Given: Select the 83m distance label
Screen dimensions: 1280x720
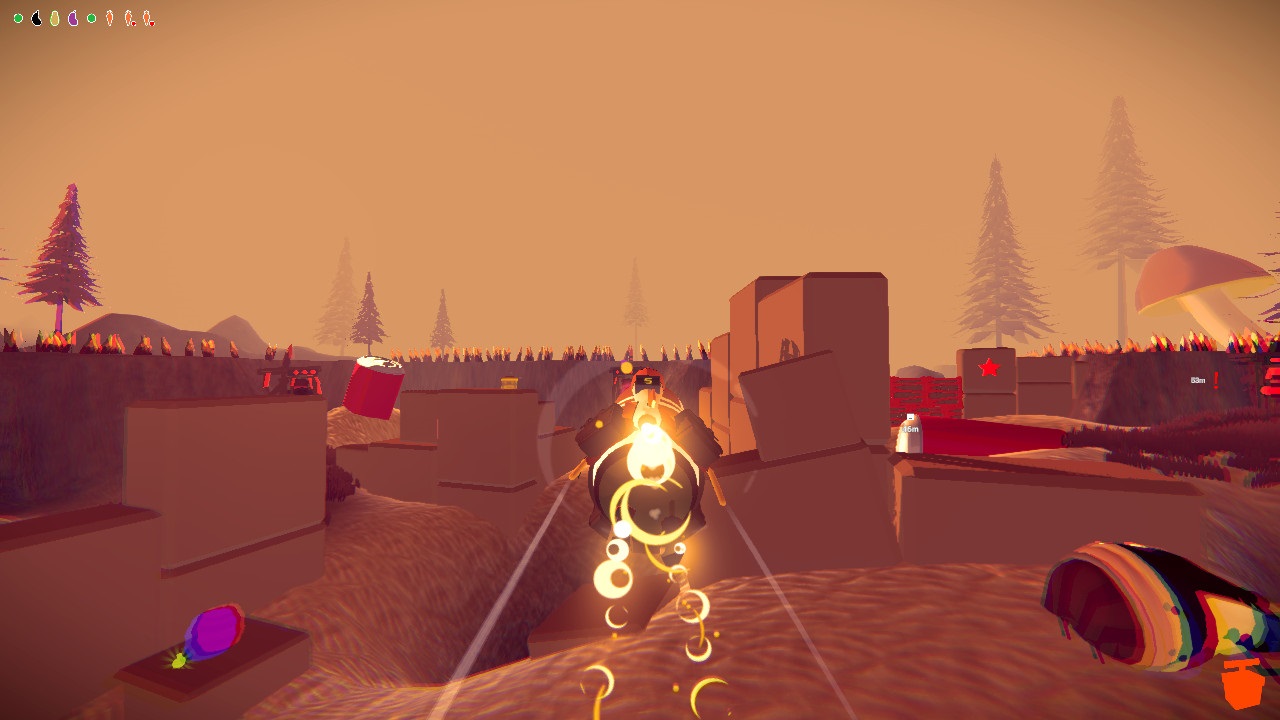Looking at the screenshot, I should [x=1198, y=381].
